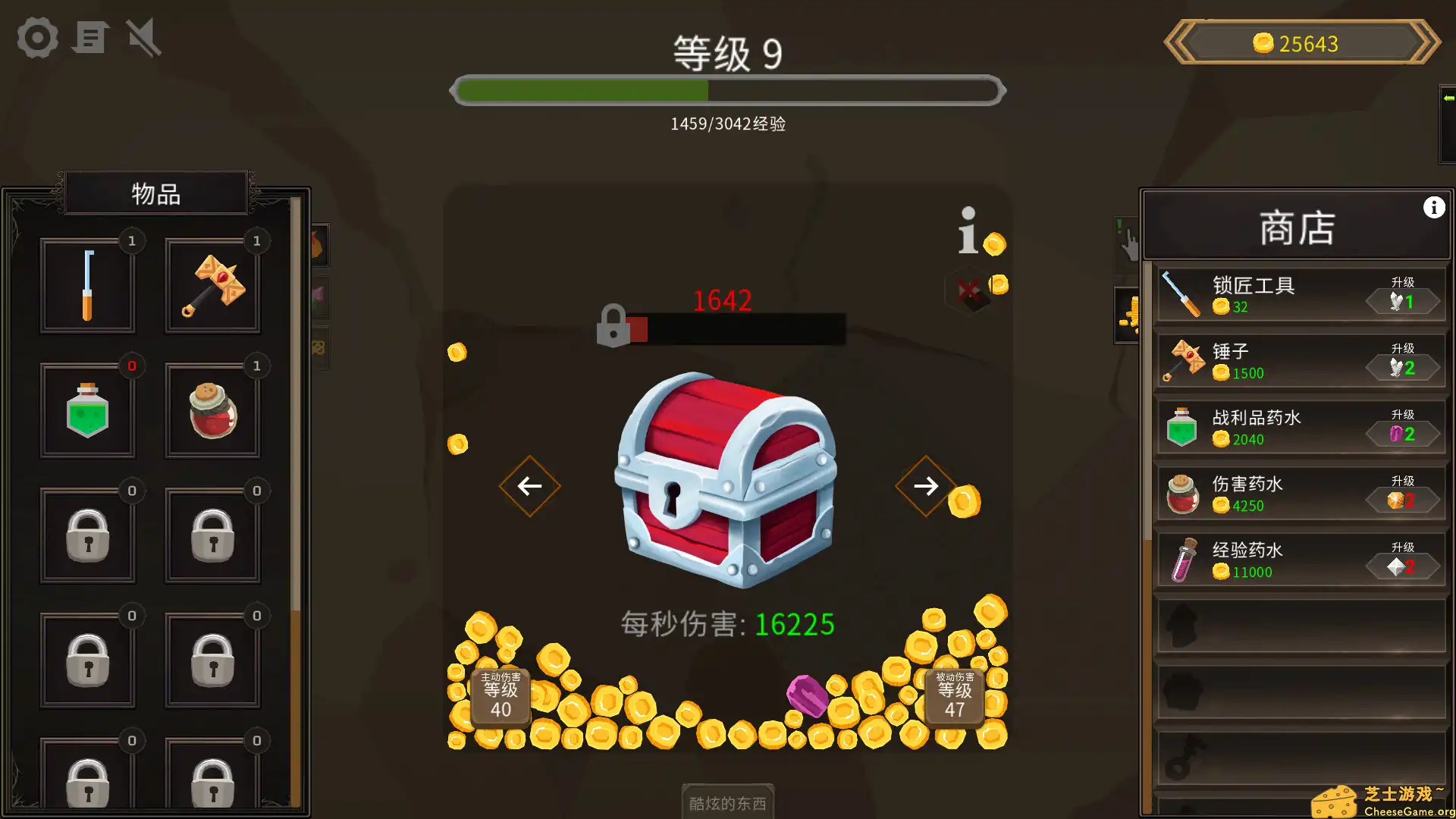This screenshot has height=819, width=1456.
Task: Open the 商店 shop header
Action: point(1297,227)
